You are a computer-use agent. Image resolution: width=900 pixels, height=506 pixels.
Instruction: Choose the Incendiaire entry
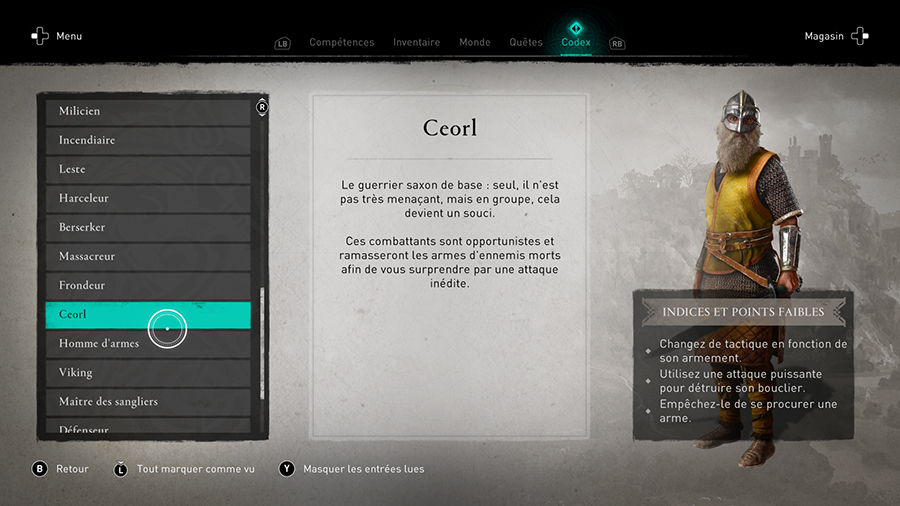click(x=148, y=140)
